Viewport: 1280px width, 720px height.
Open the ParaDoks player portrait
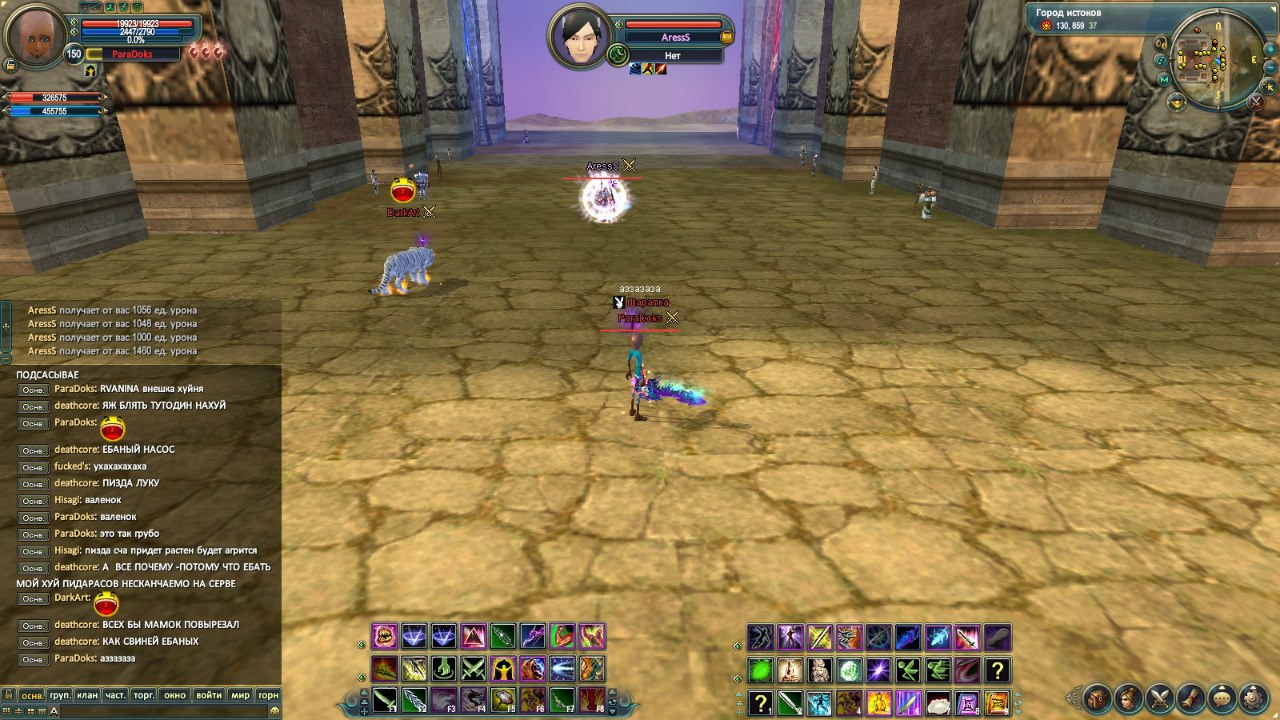point(35,35)
